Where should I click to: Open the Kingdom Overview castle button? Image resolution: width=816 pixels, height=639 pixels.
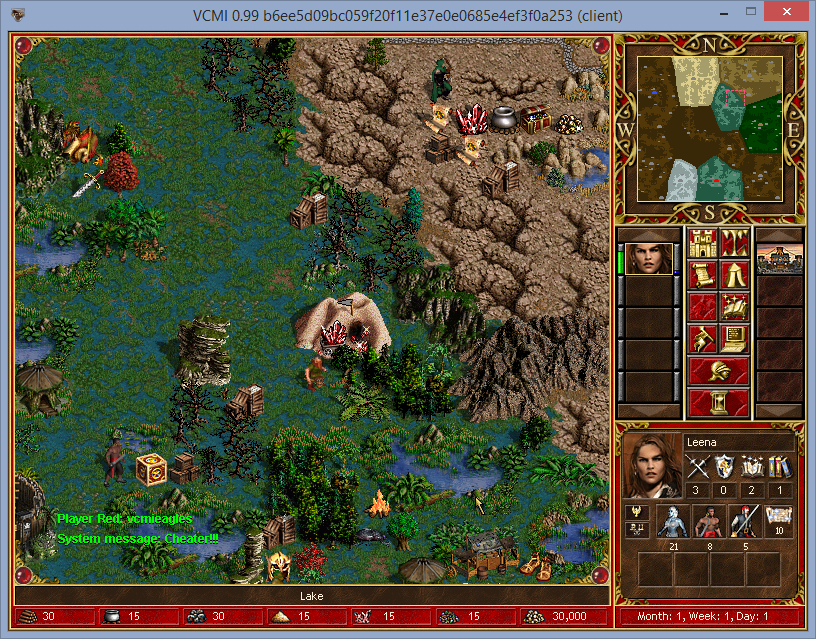(x=703, y=243)
